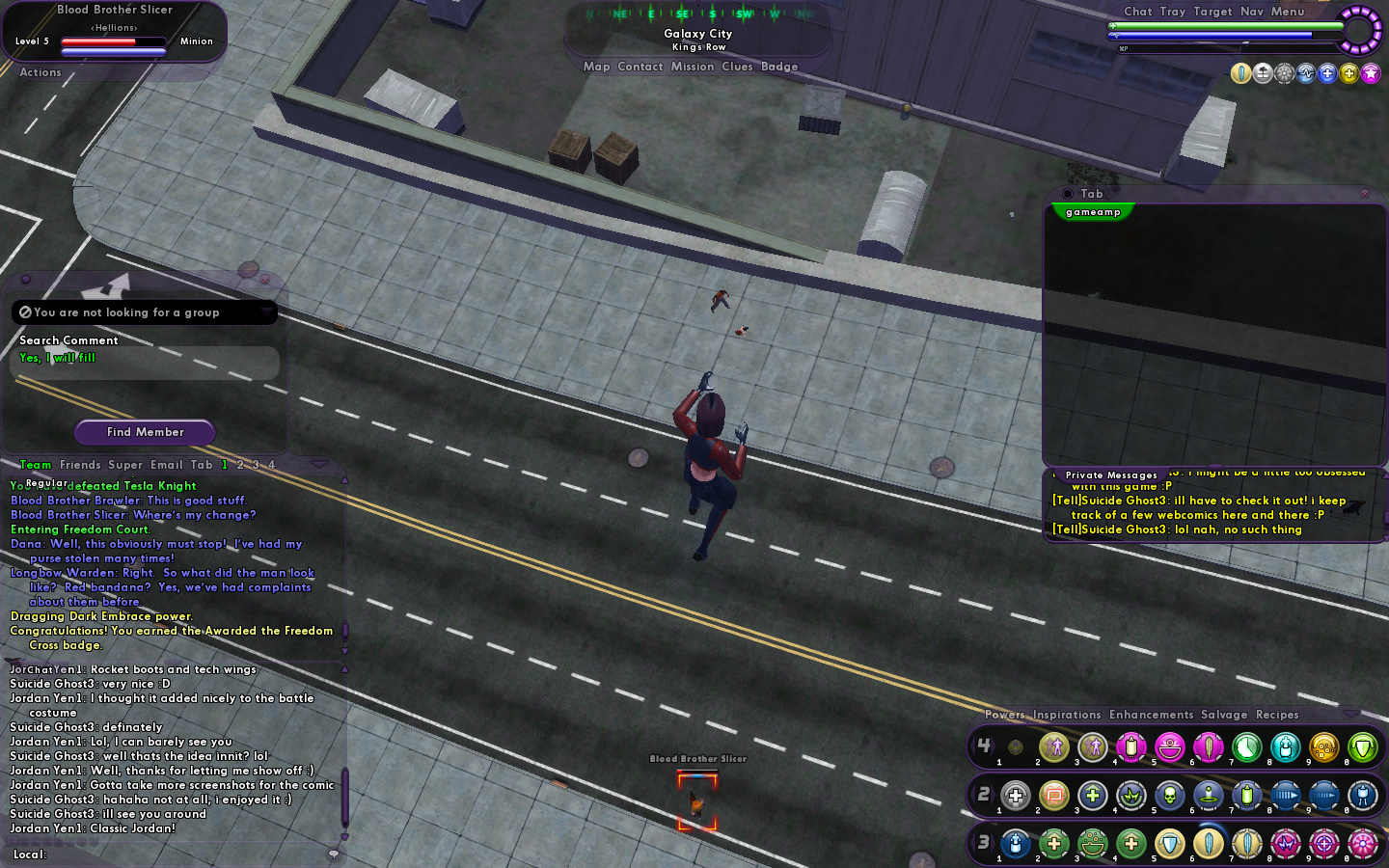This screenshot has width=1389, height=868.
Task: Click the Find Member button
Action: click(145, 432)
